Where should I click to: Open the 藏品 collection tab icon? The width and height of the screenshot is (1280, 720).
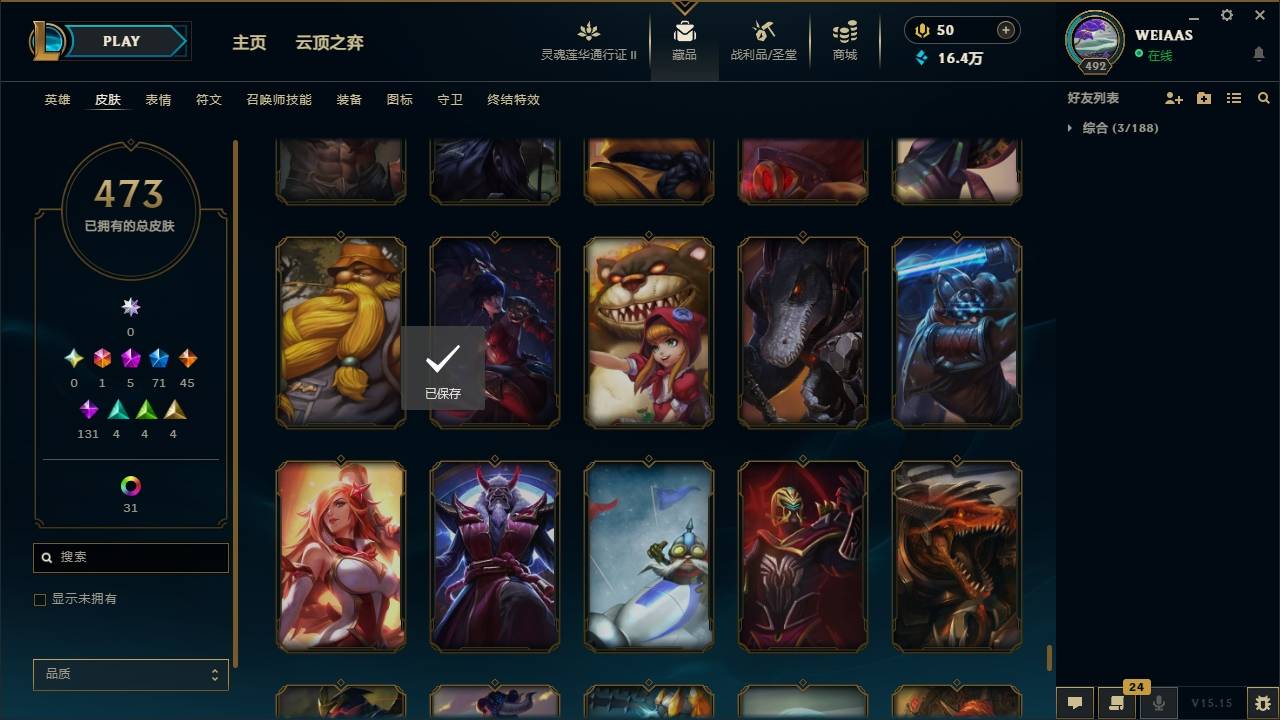685,31
